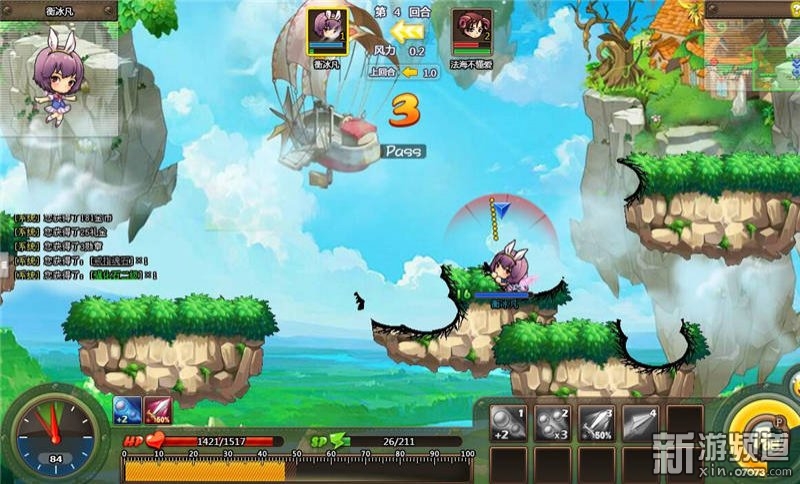The height and width of the screenshot is (484, 800).
Task: Select opponent 法海不懂爱's turn portrait
Action: pyautogui.click(x=469, y=32)
